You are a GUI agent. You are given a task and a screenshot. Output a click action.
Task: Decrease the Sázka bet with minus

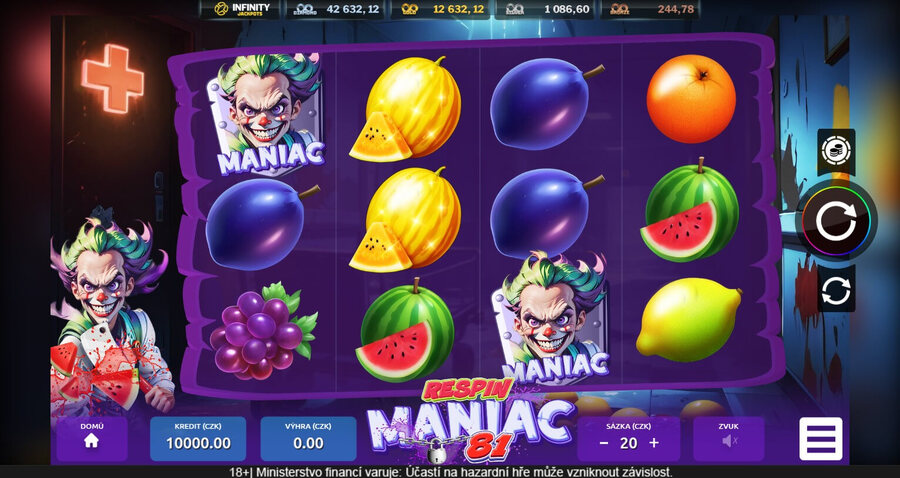(604, 443)
